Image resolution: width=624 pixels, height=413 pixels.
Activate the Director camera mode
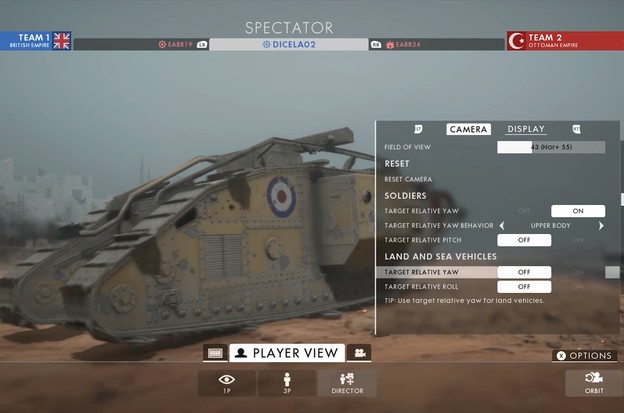pos(348,382)
